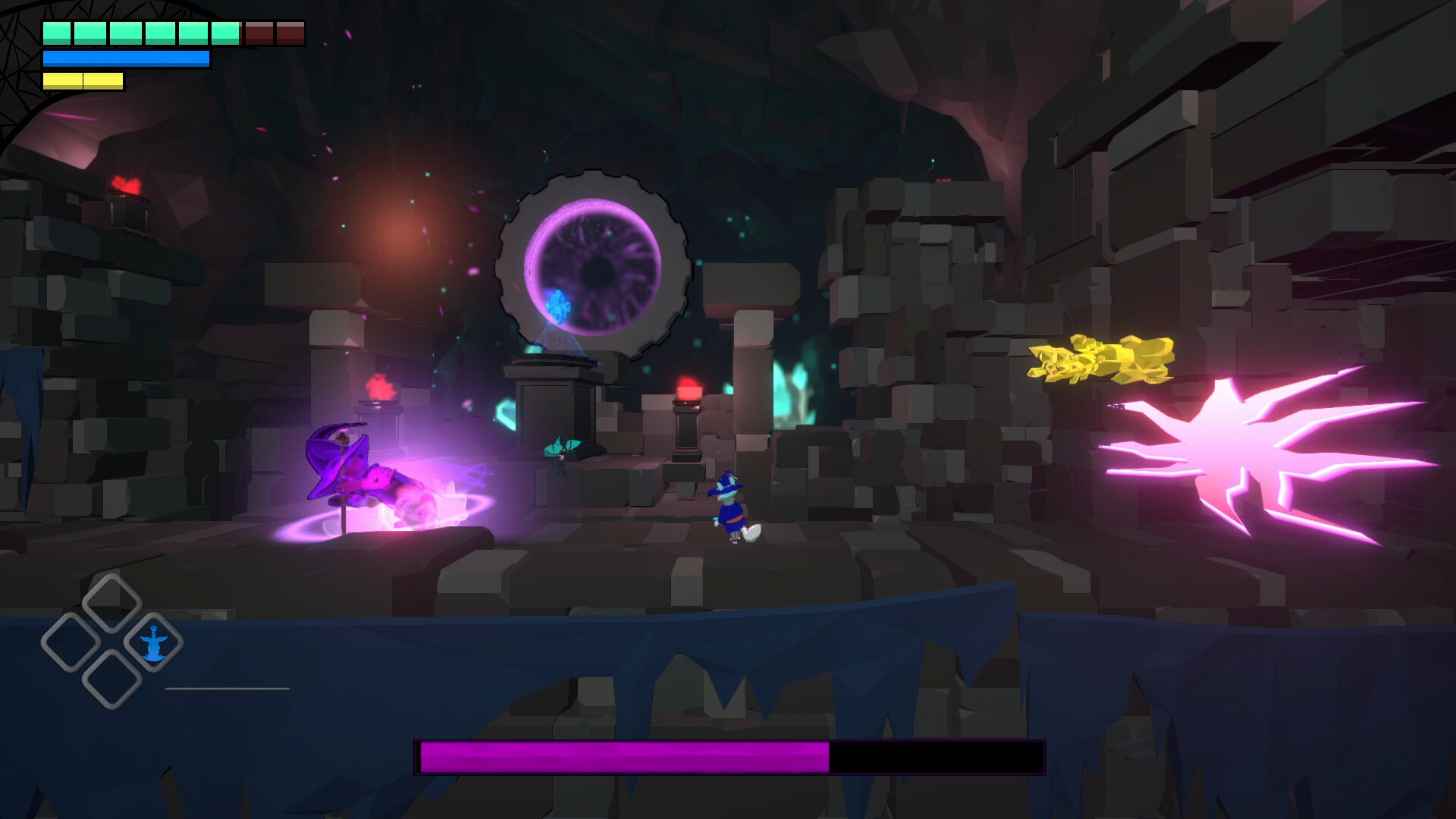The width and height of the screenshot is (1456, 819).
Task: Click the first green health segment
Action: coord(55,32)
